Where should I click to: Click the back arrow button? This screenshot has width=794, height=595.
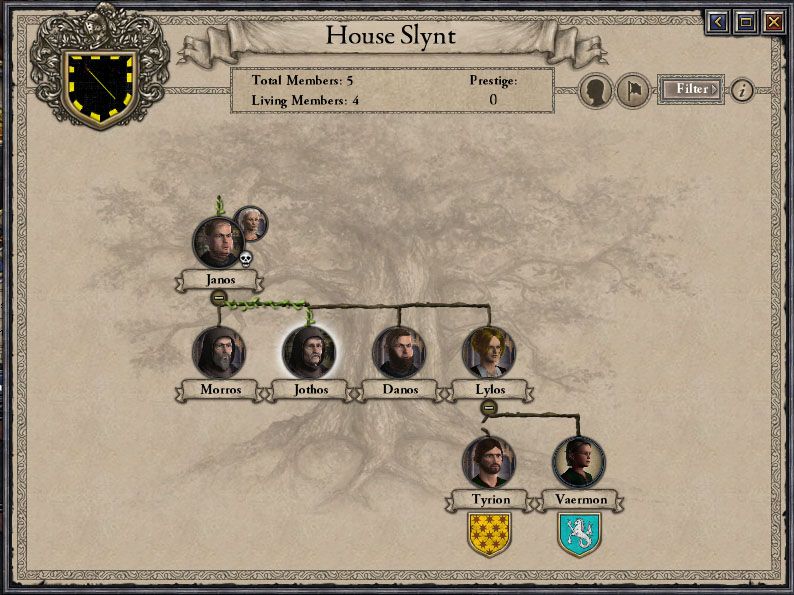click(x=717, y=21)
